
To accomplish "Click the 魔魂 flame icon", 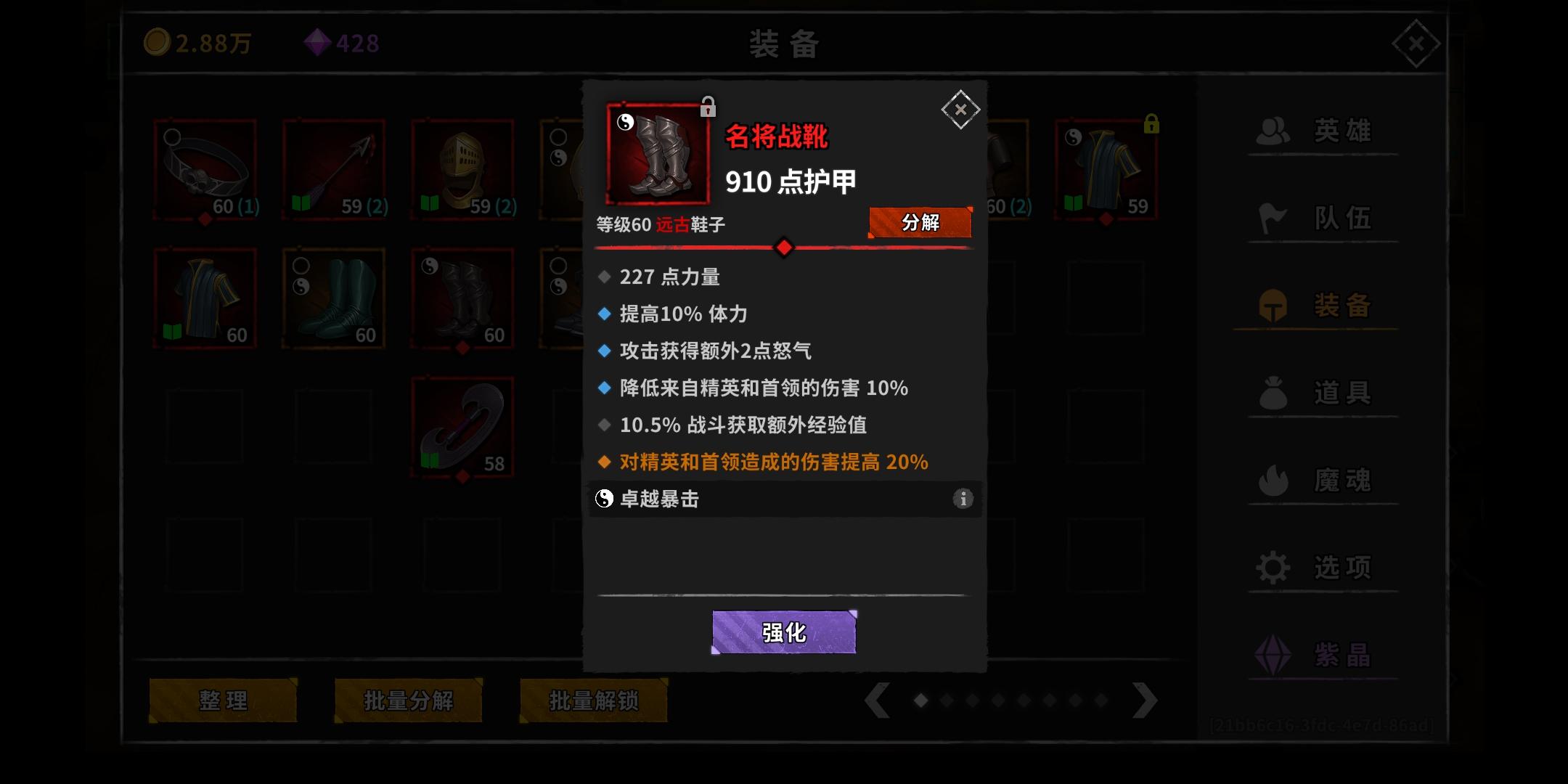I will [x=1273, y=479].
